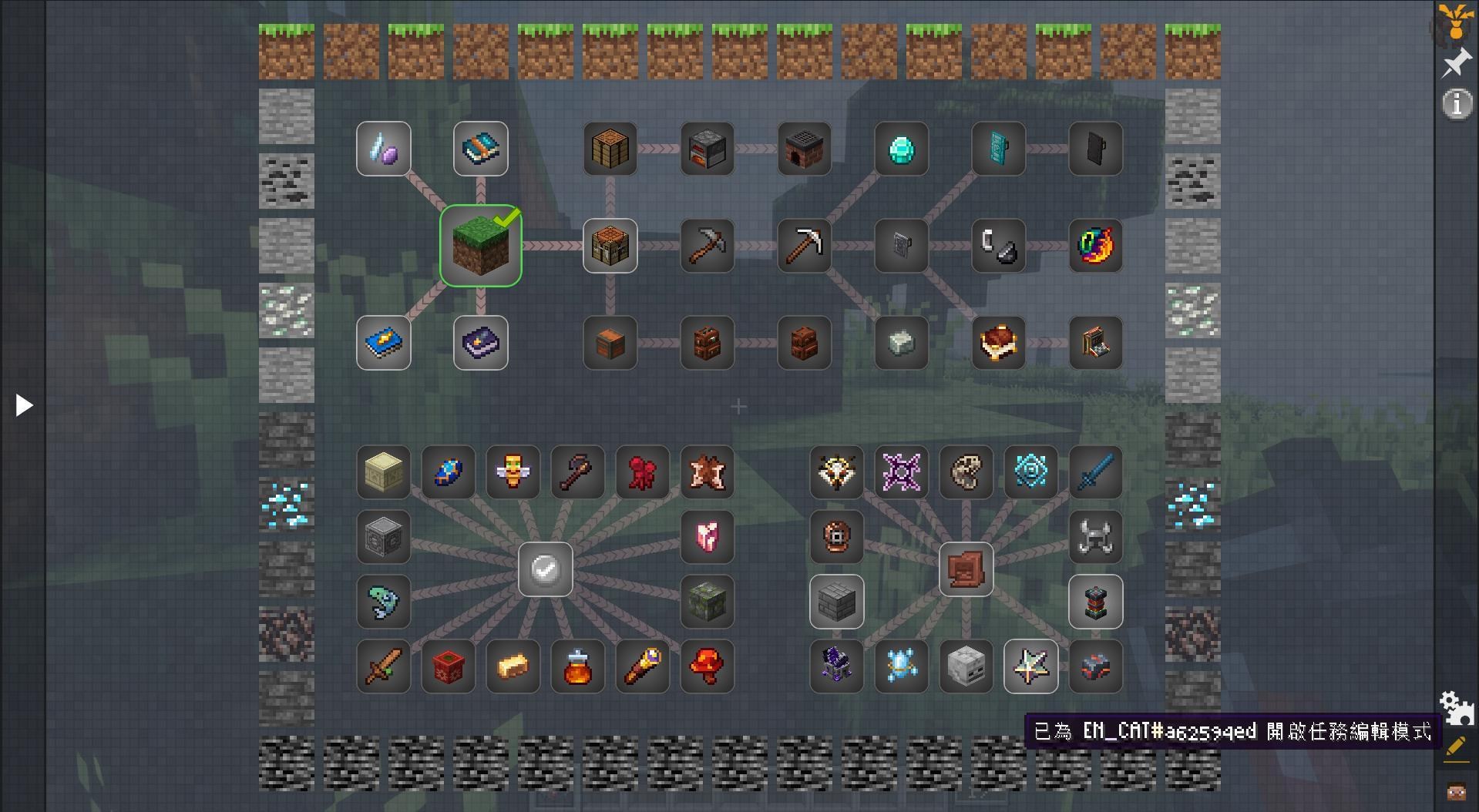
Task: Open the rainbow portal ring quest
Action: [1095, 246]
